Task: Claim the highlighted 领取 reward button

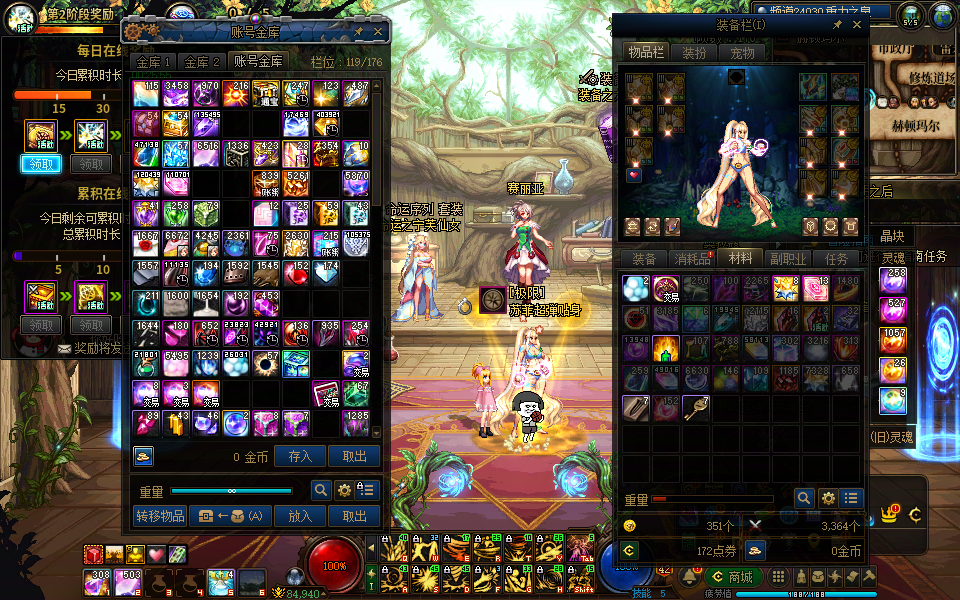Action: [x=41, y=164]
